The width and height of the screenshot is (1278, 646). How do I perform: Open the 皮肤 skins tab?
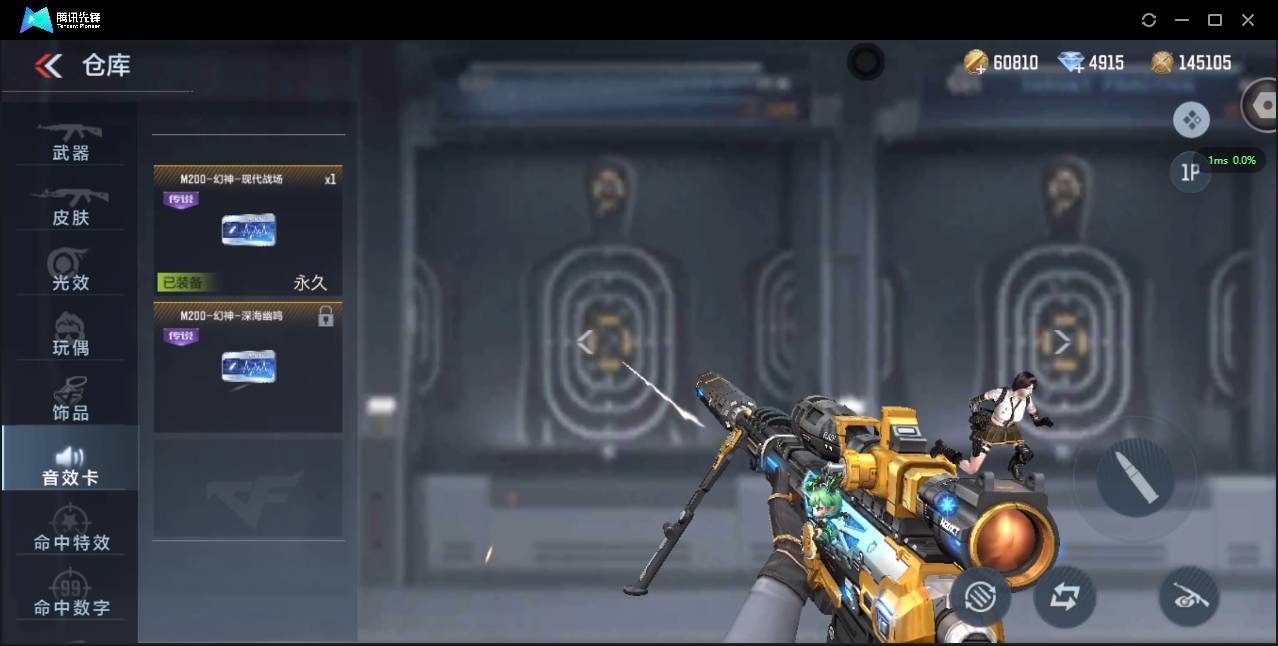click(70, 206)
